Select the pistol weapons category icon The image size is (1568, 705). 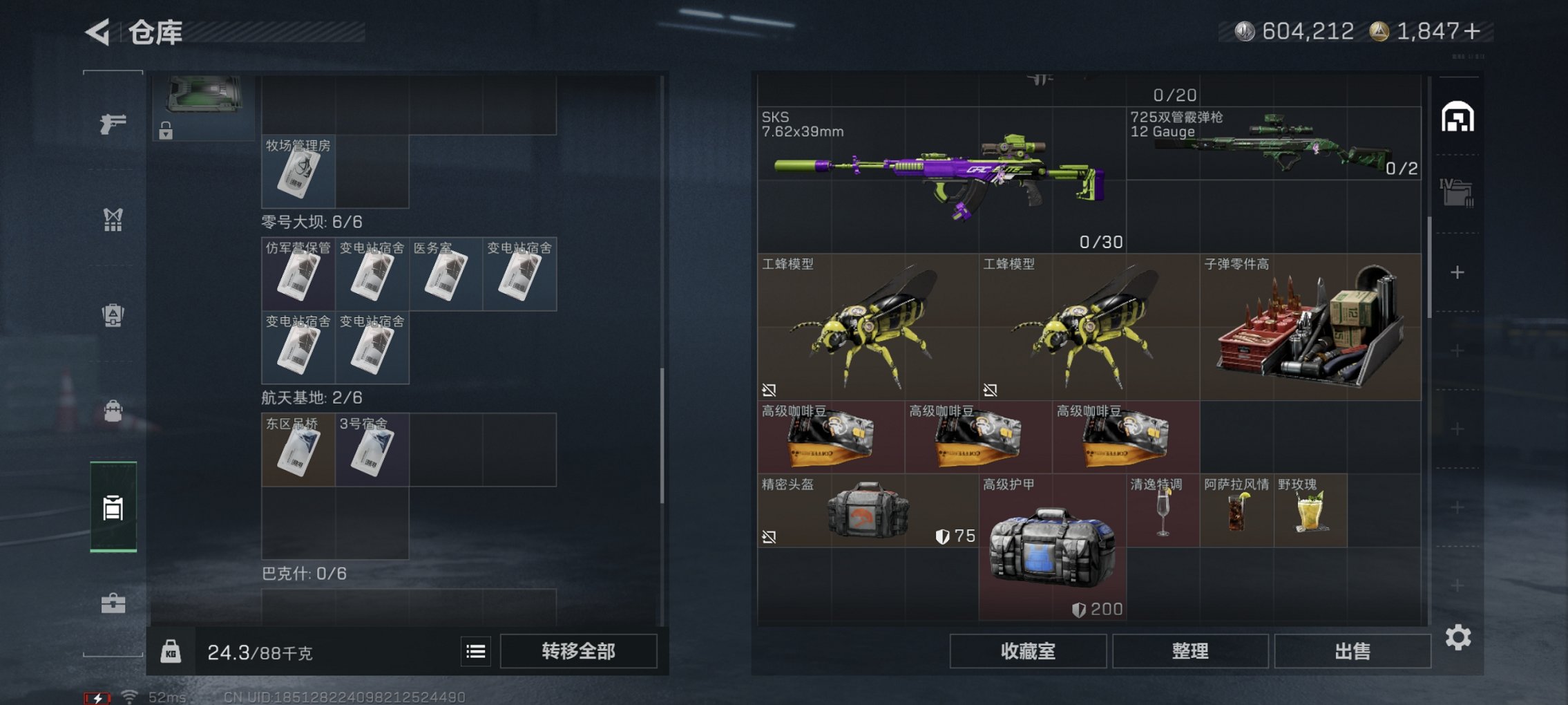113,122
